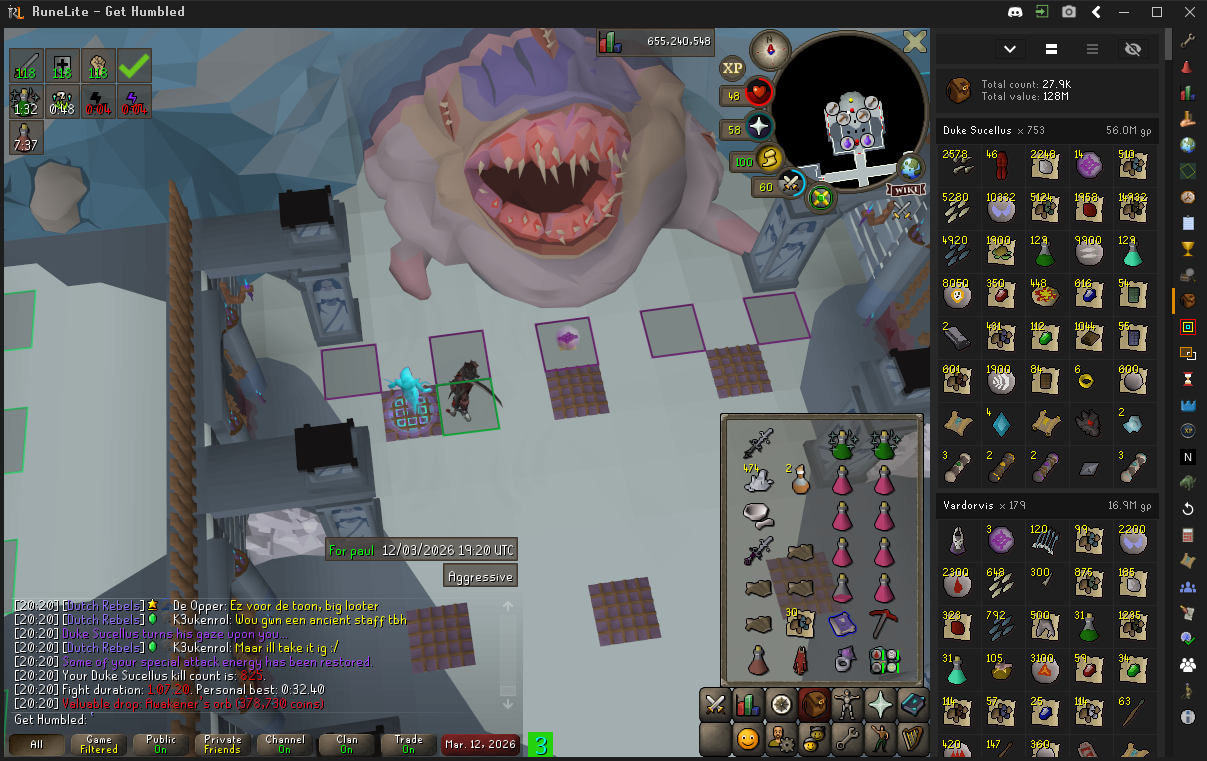
Task: Select the pestle and mortar
Action: pyautogui.click(x=759, y=516)
